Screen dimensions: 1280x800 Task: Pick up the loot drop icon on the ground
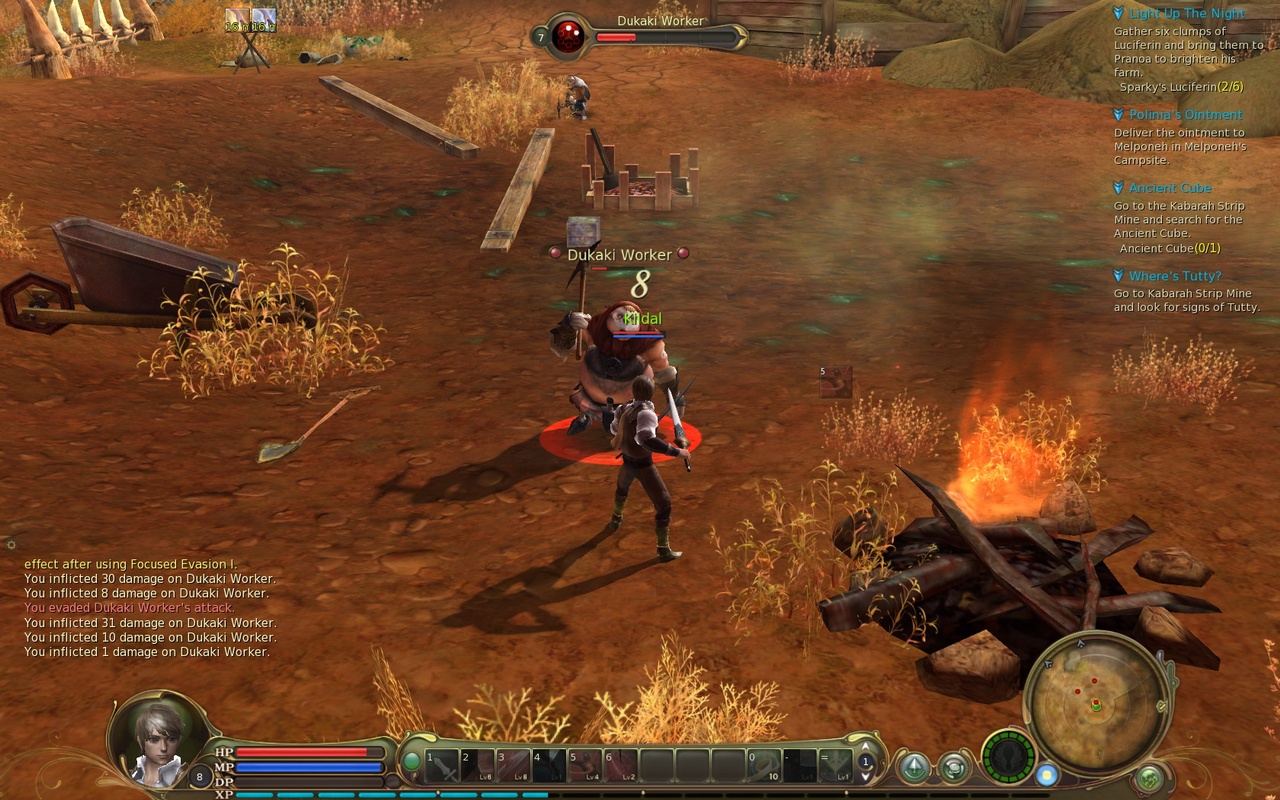(836, 380)
